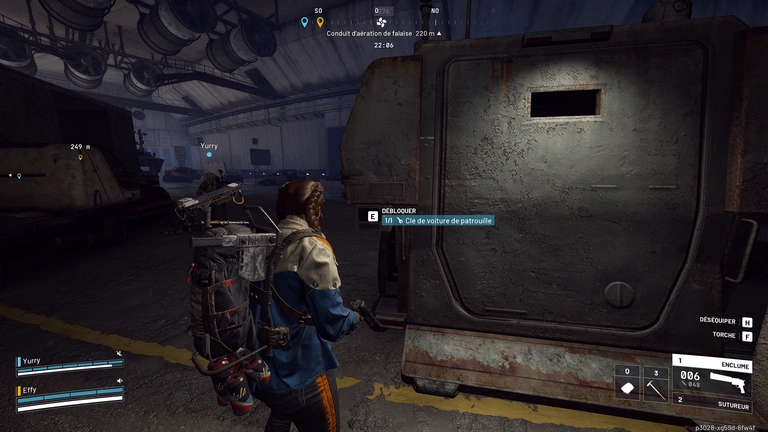
Task: Click Effy's entry in the squad list
Action: click(68, 394)
